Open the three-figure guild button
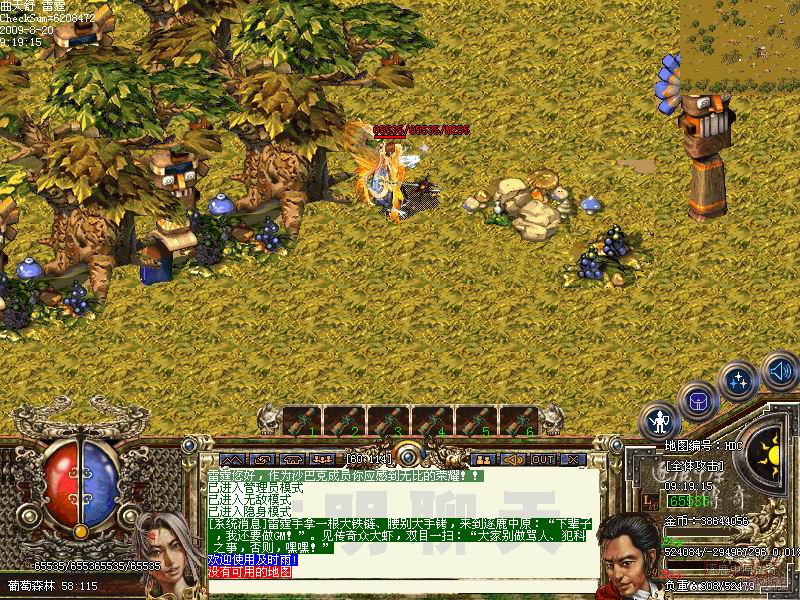Image resolution: width=800 pixels, height=600 pixels. 322,459
